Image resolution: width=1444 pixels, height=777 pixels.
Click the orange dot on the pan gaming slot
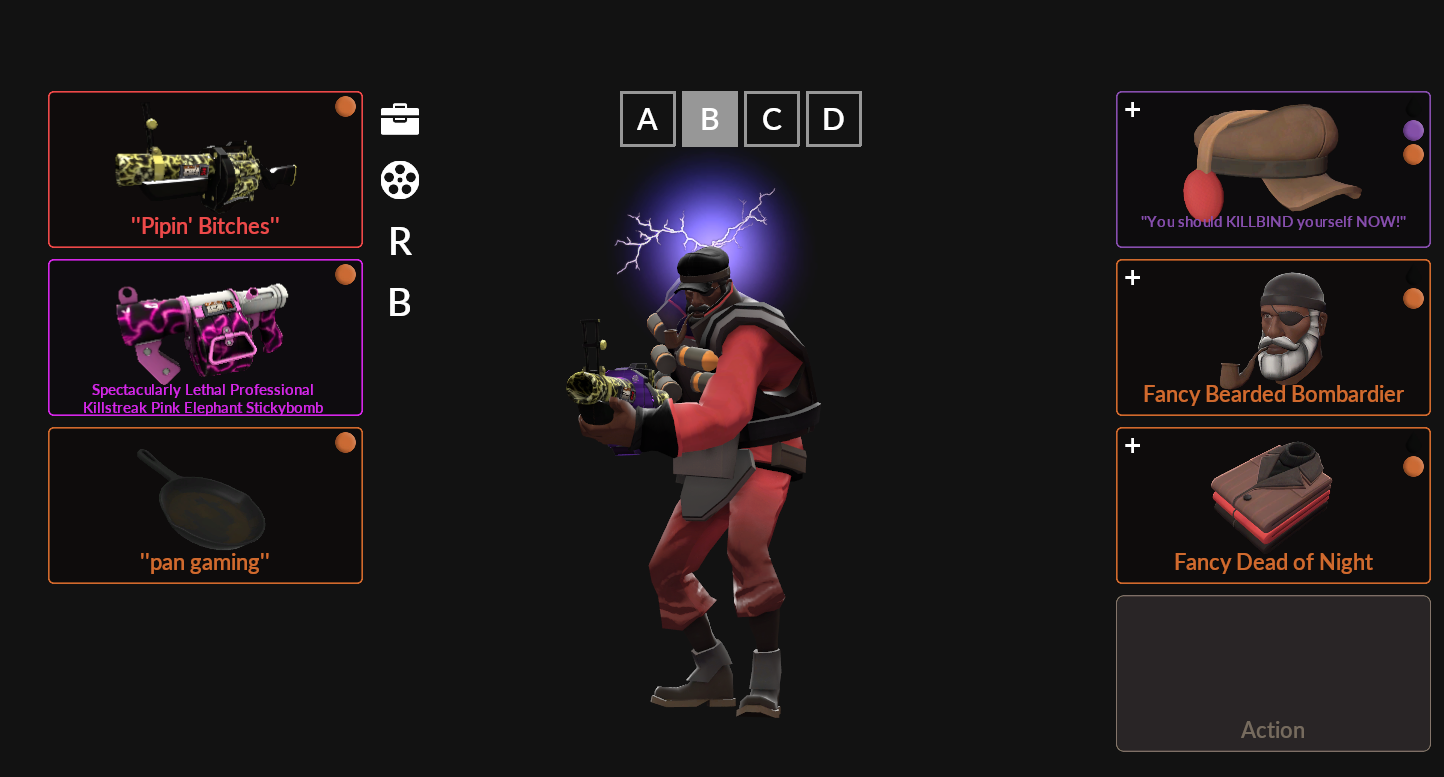[x=345, y=441]
